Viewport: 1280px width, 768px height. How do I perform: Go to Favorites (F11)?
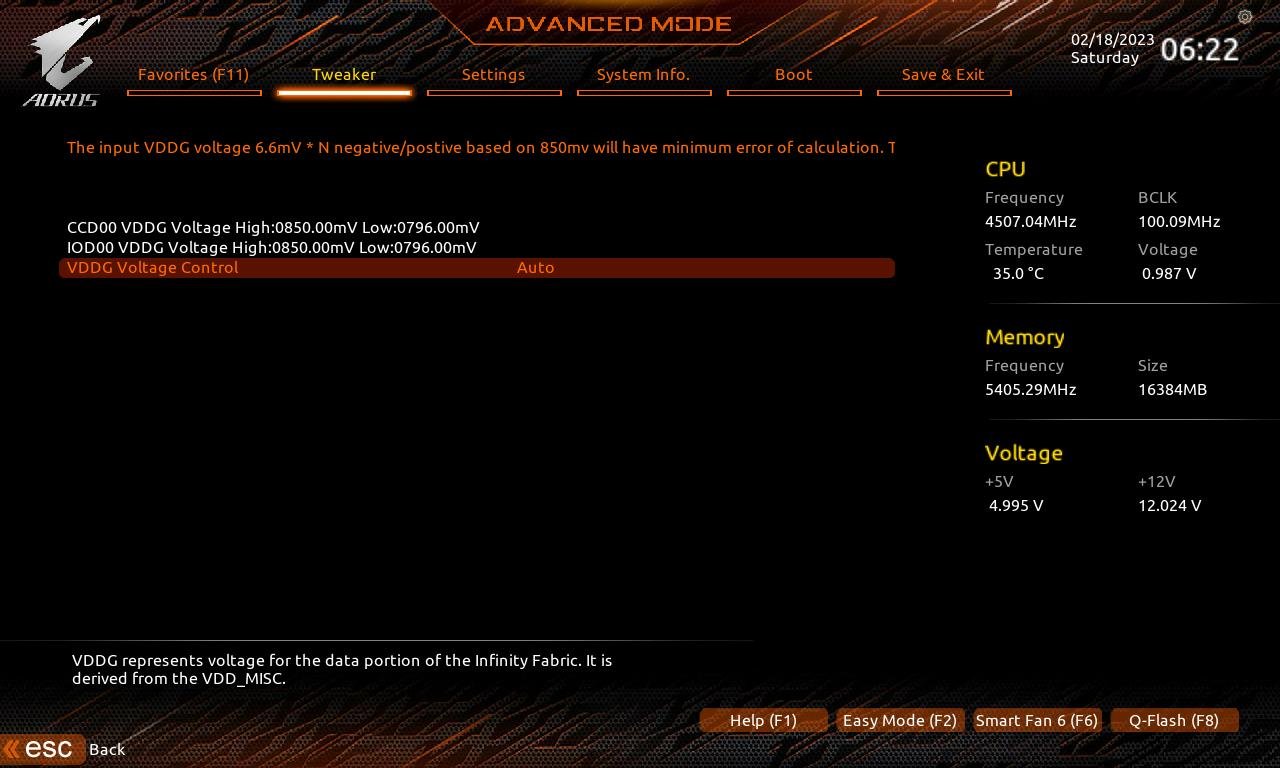coord(194,74)
